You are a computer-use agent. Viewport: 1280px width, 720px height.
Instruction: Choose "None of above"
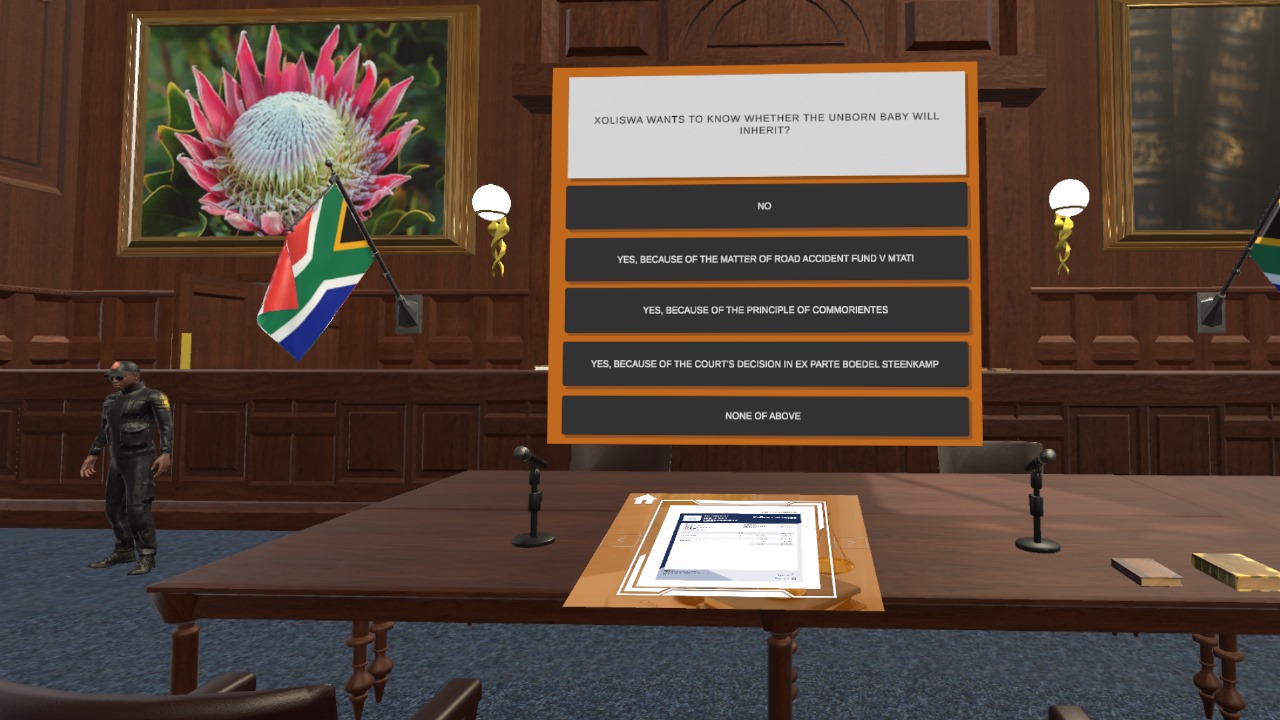coord(766,416)
